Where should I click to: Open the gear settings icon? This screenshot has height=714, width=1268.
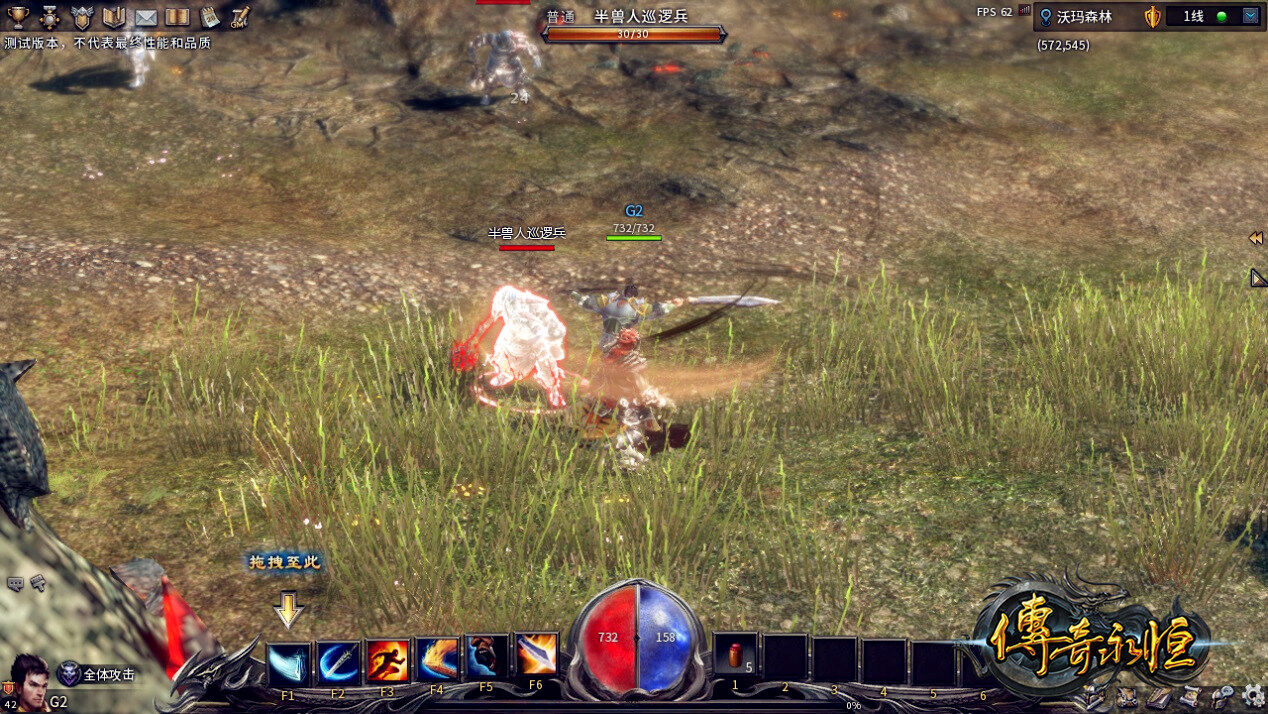click(x=1253, y=695)
